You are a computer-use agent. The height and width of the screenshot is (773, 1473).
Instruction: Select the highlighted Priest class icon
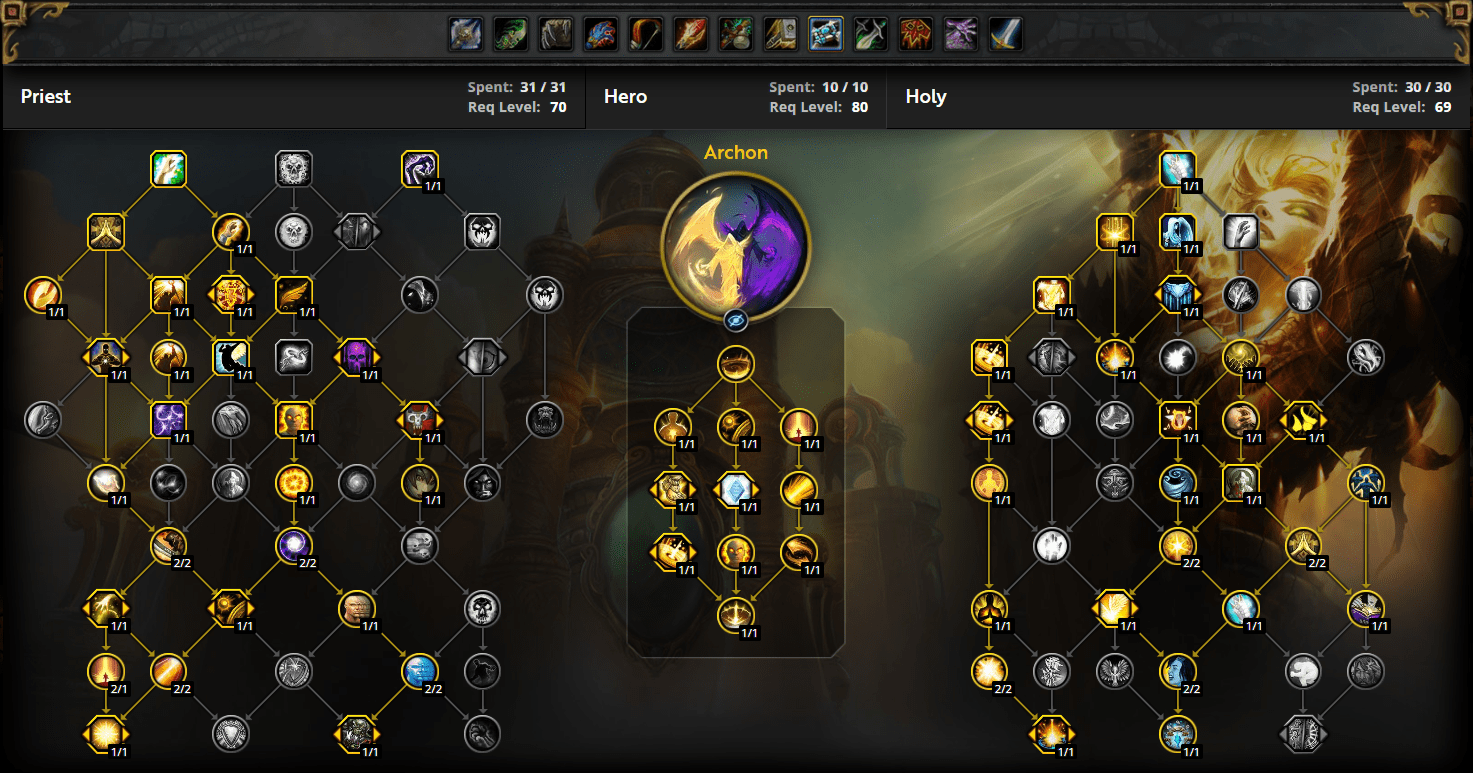tap(825, 35)
